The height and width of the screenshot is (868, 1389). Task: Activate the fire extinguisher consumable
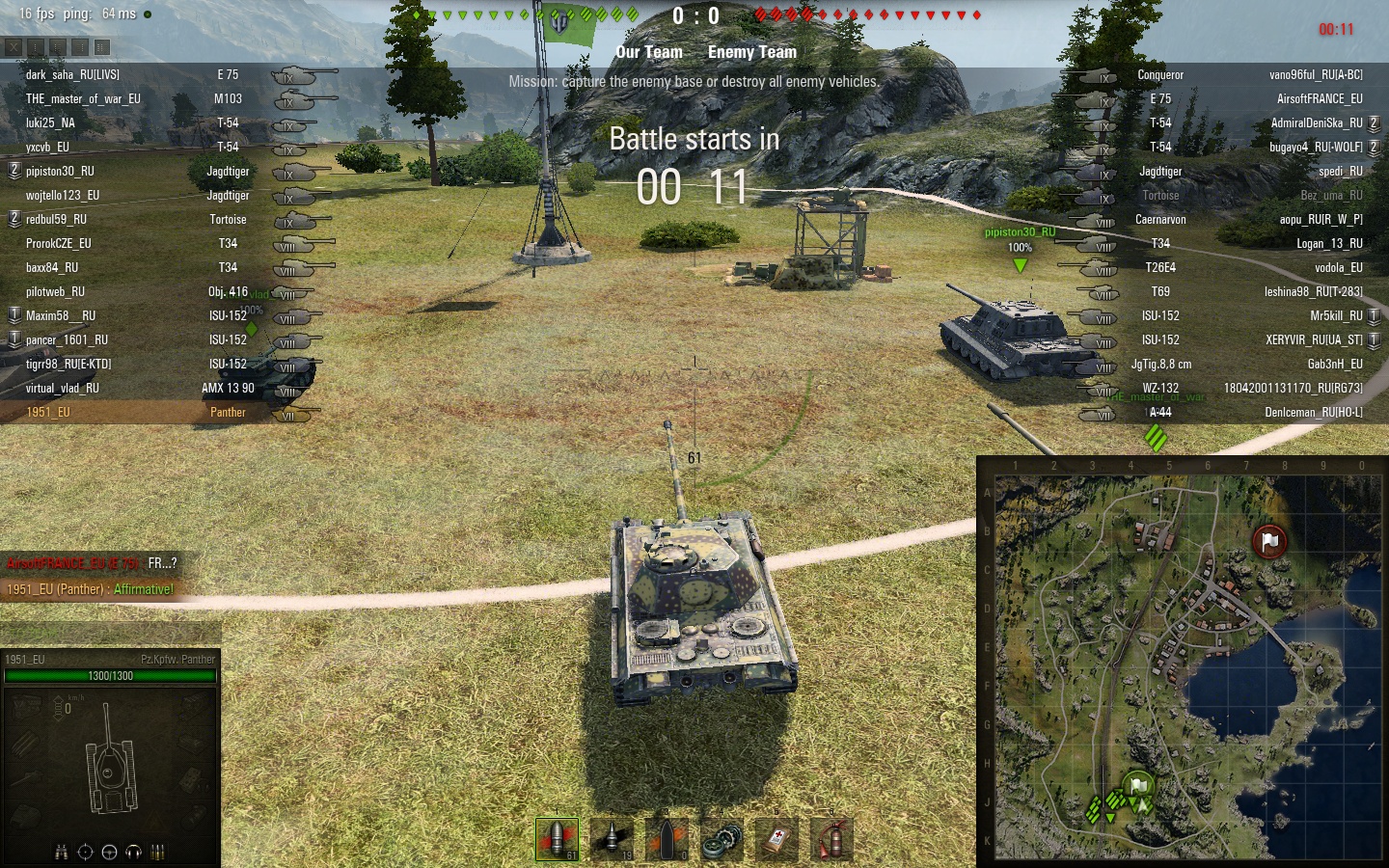tap(831, 839)
